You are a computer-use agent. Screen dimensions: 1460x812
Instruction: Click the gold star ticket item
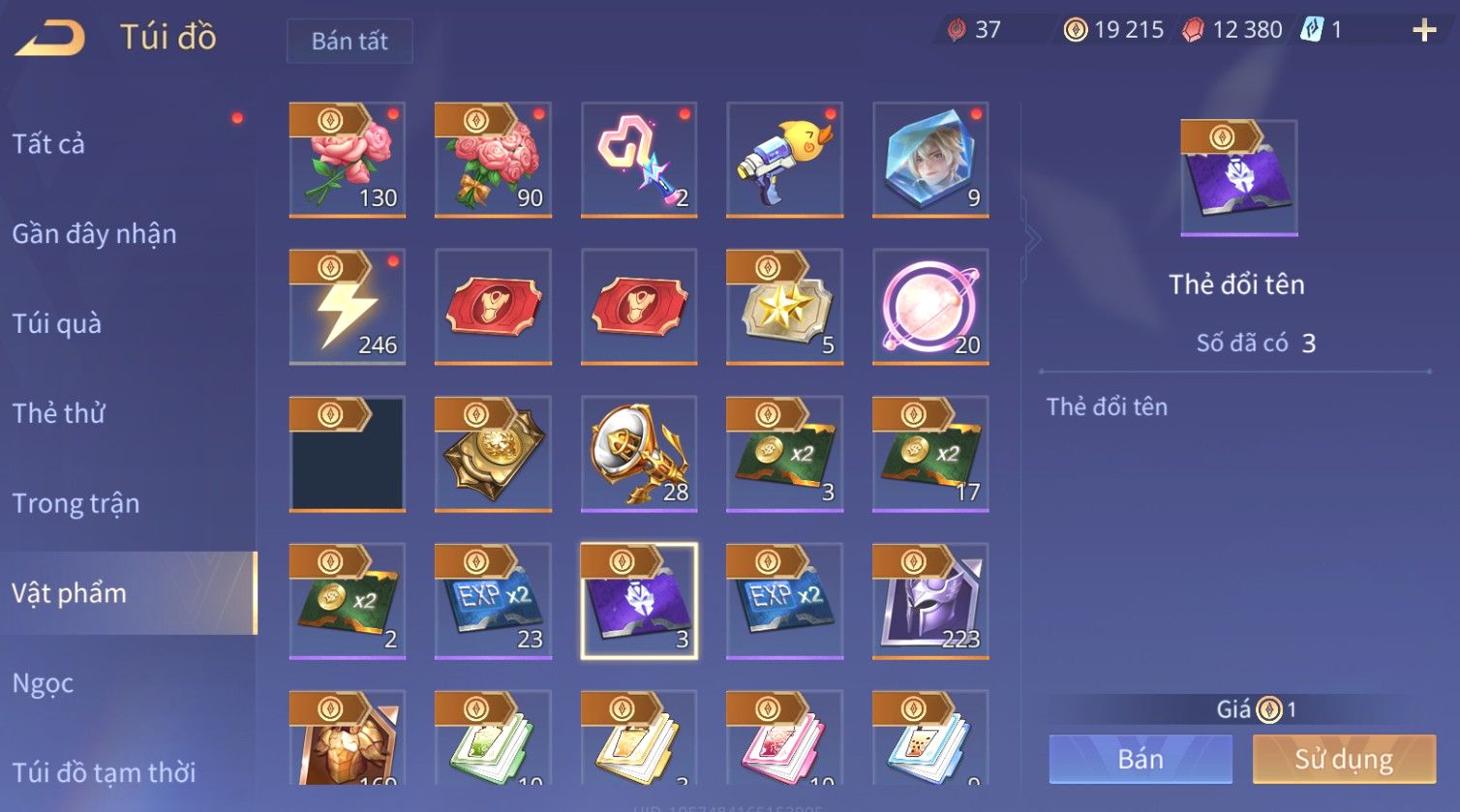click(x=785, y=307)
